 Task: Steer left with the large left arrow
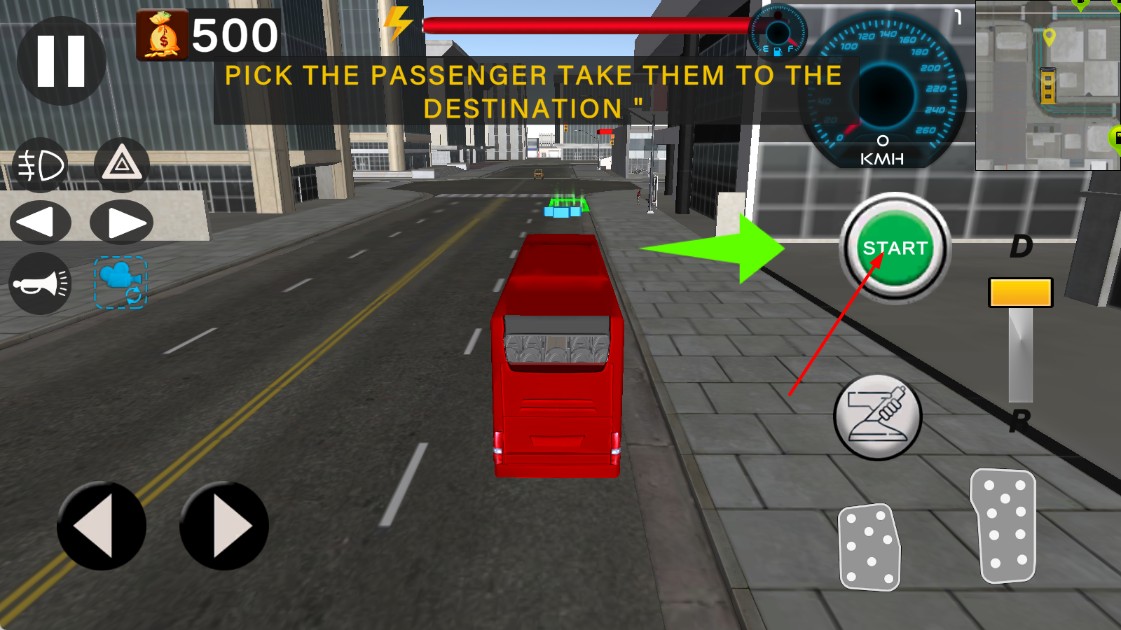coord(101,526)
